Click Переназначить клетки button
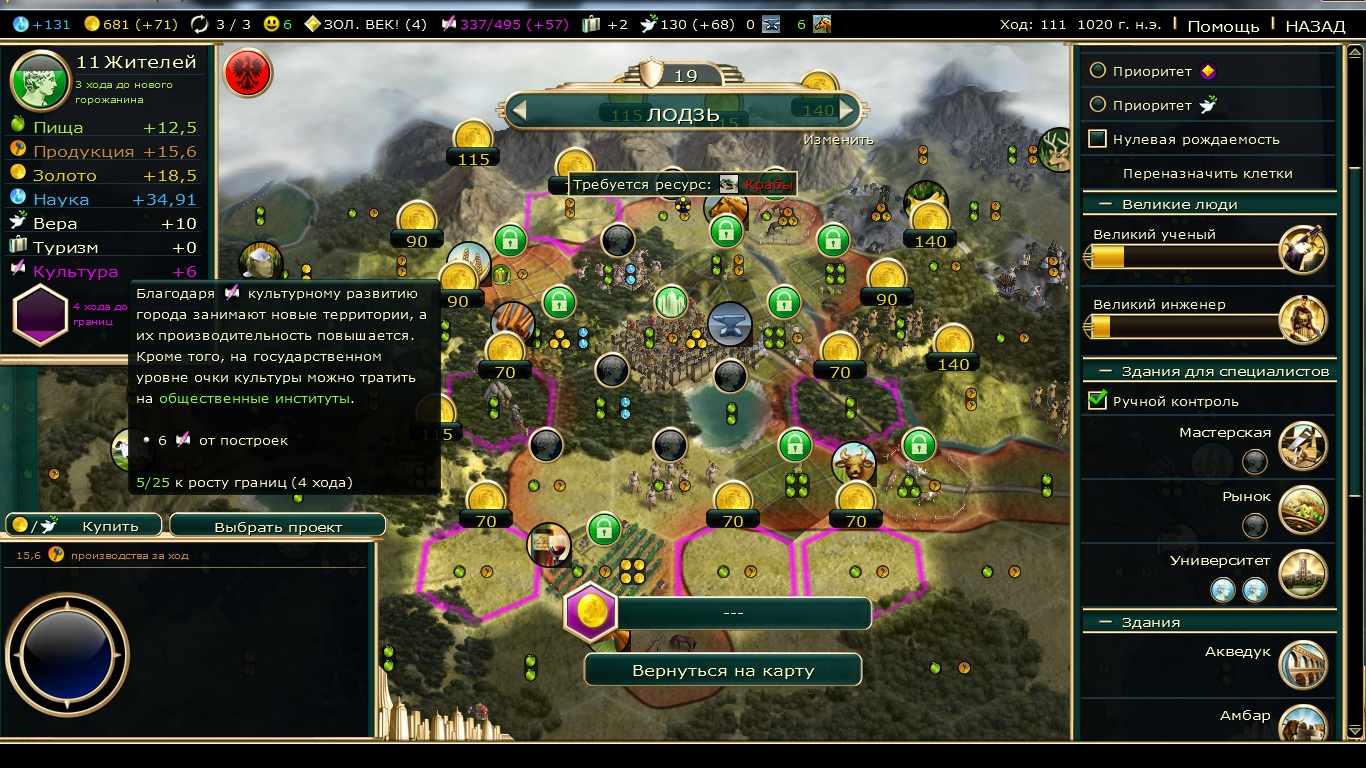 pyautogui.click(x=1207, y=173)
